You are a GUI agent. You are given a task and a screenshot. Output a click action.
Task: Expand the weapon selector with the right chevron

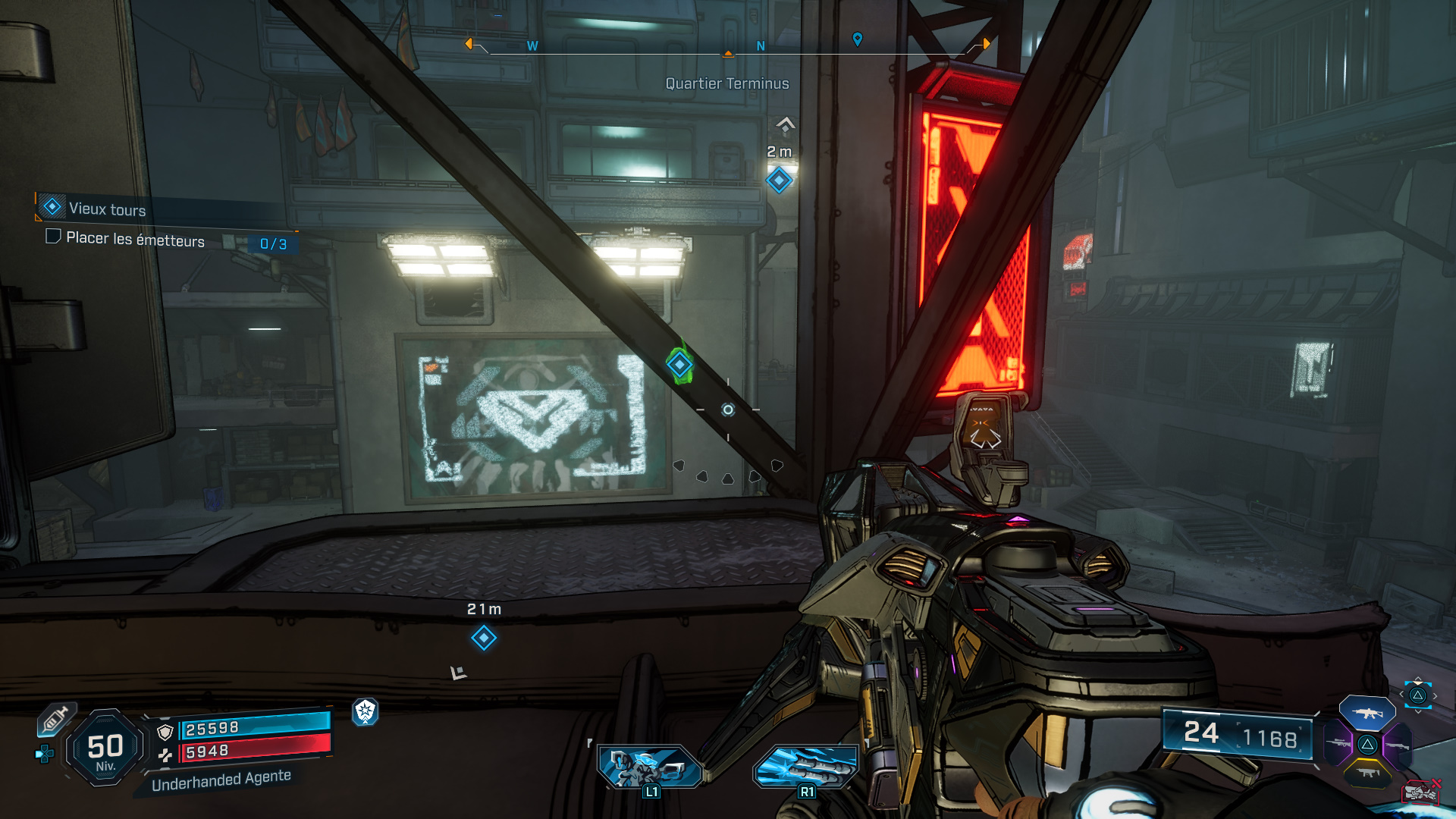coord(1435,695)
